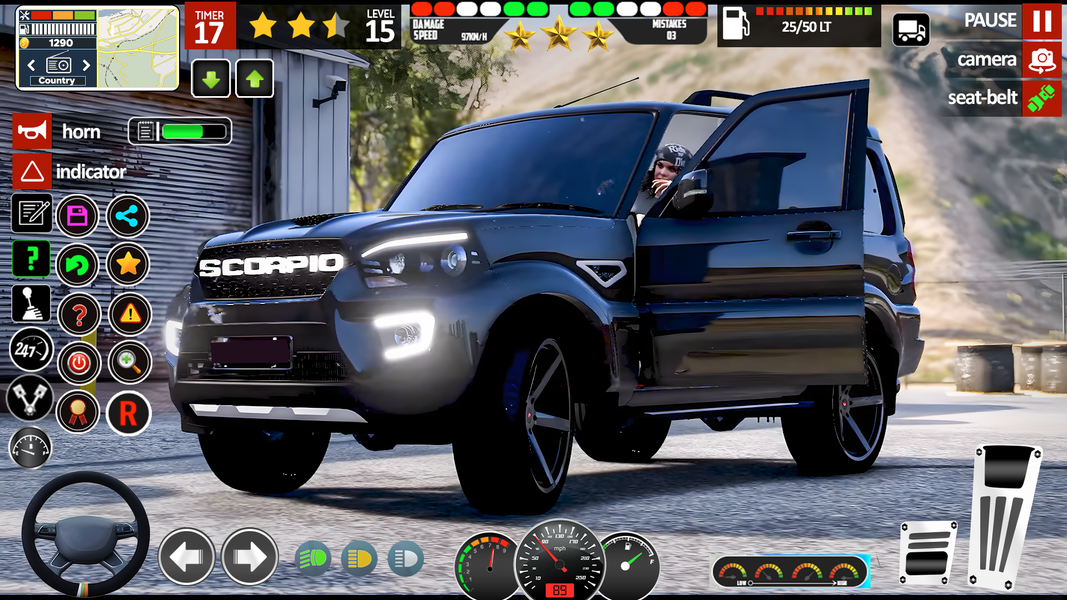
Task: Steer right with the right arrow button
Action: (249, 557)
